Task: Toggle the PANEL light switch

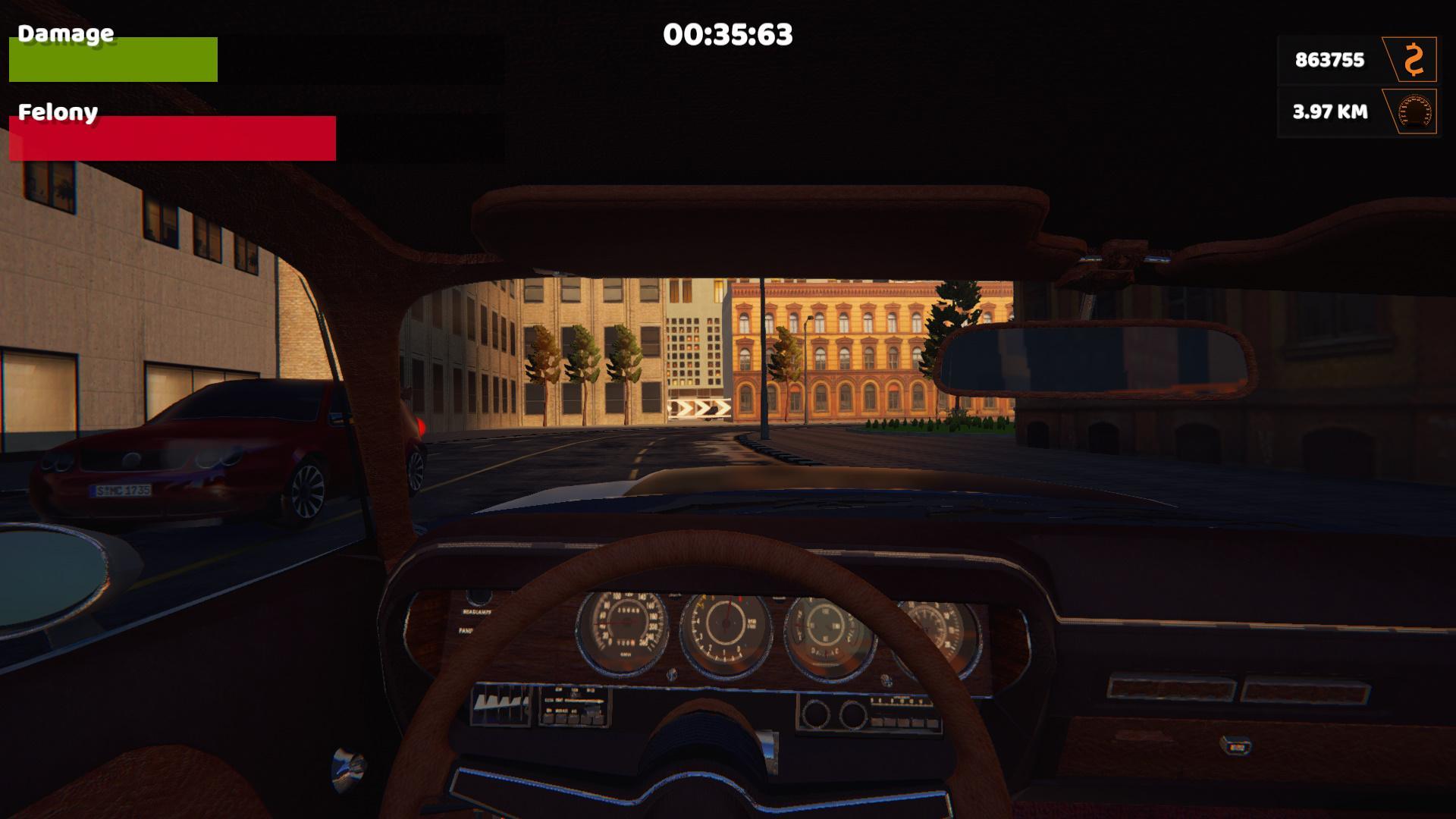Action: tap(466, 629)
